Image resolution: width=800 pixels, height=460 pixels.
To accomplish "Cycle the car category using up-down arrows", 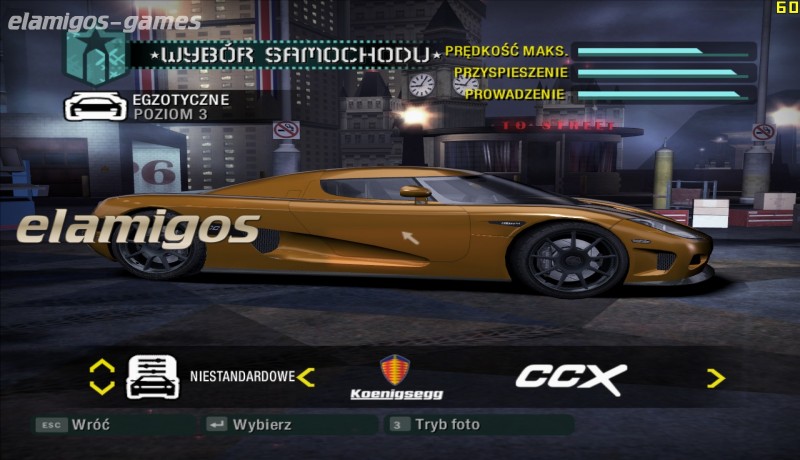I will [x=102, y=377].
